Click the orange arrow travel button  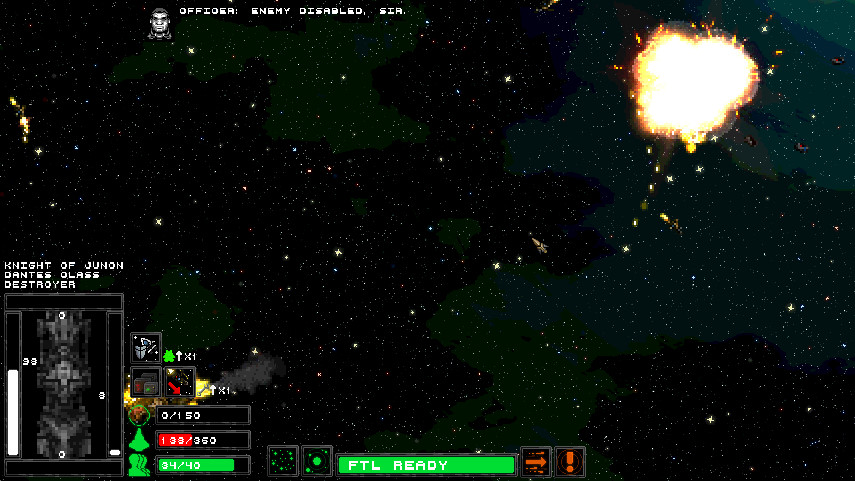pos(537,462)
